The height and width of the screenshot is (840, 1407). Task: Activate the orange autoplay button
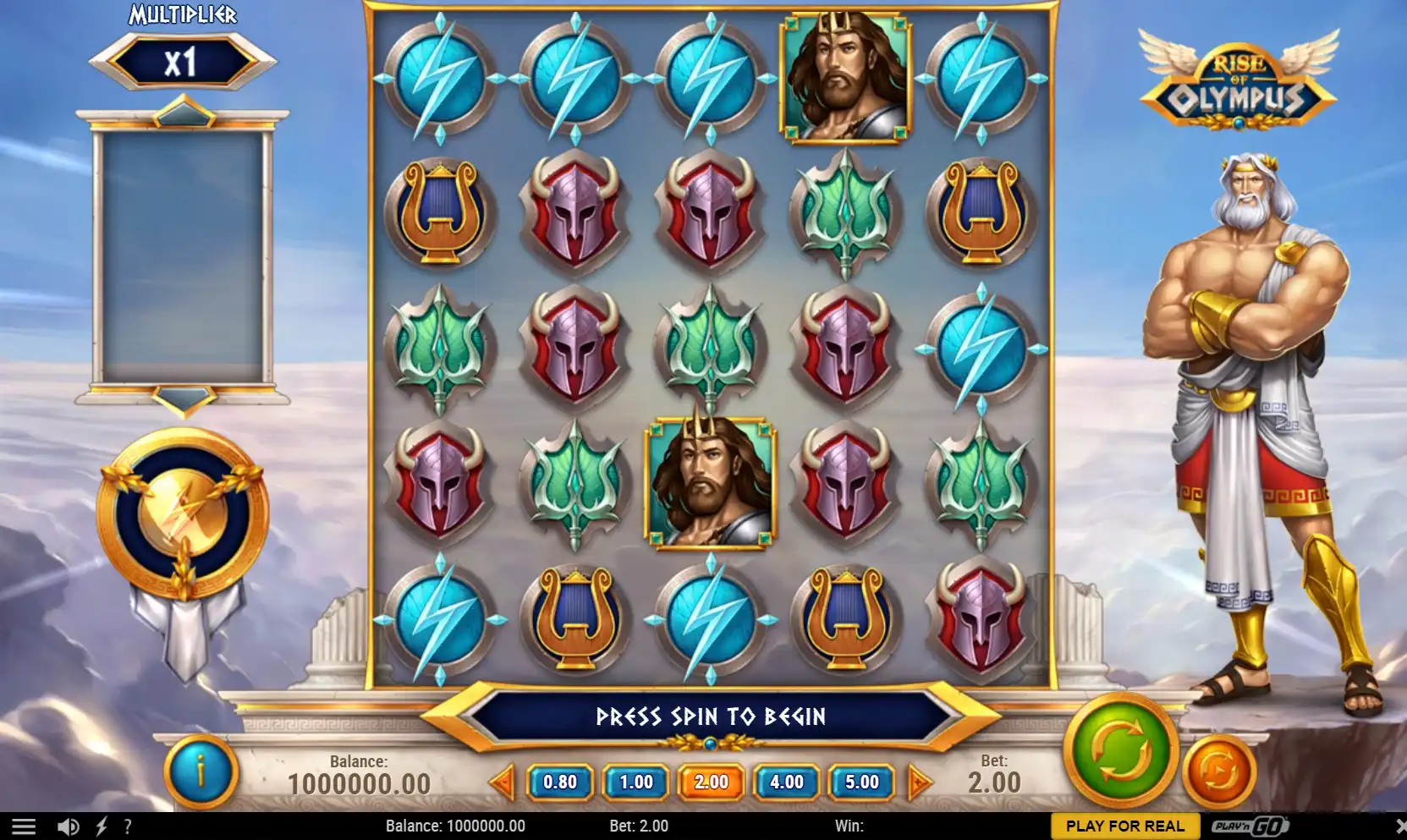pos(1219,771)
